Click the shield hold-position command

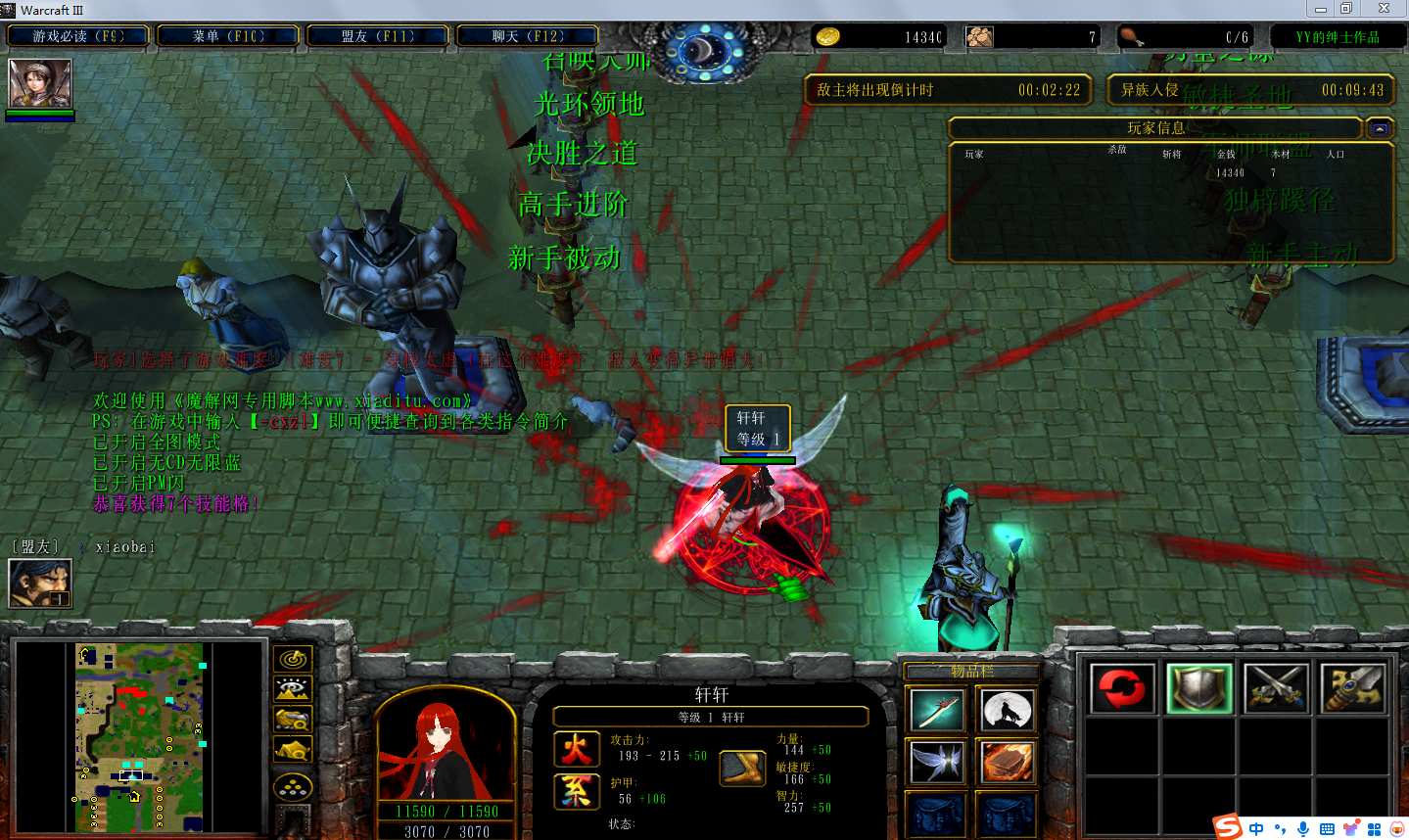point(1198,688)
